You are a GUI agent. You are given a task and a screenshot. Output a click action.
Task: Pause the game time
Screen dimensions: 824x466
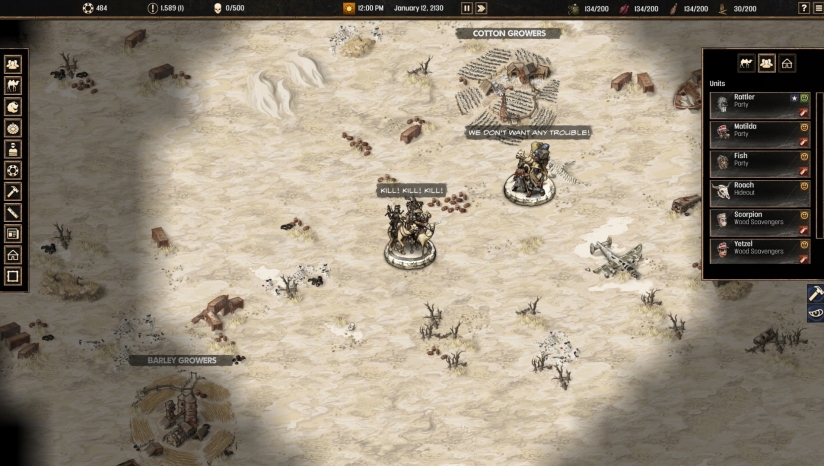coord(466,8)
